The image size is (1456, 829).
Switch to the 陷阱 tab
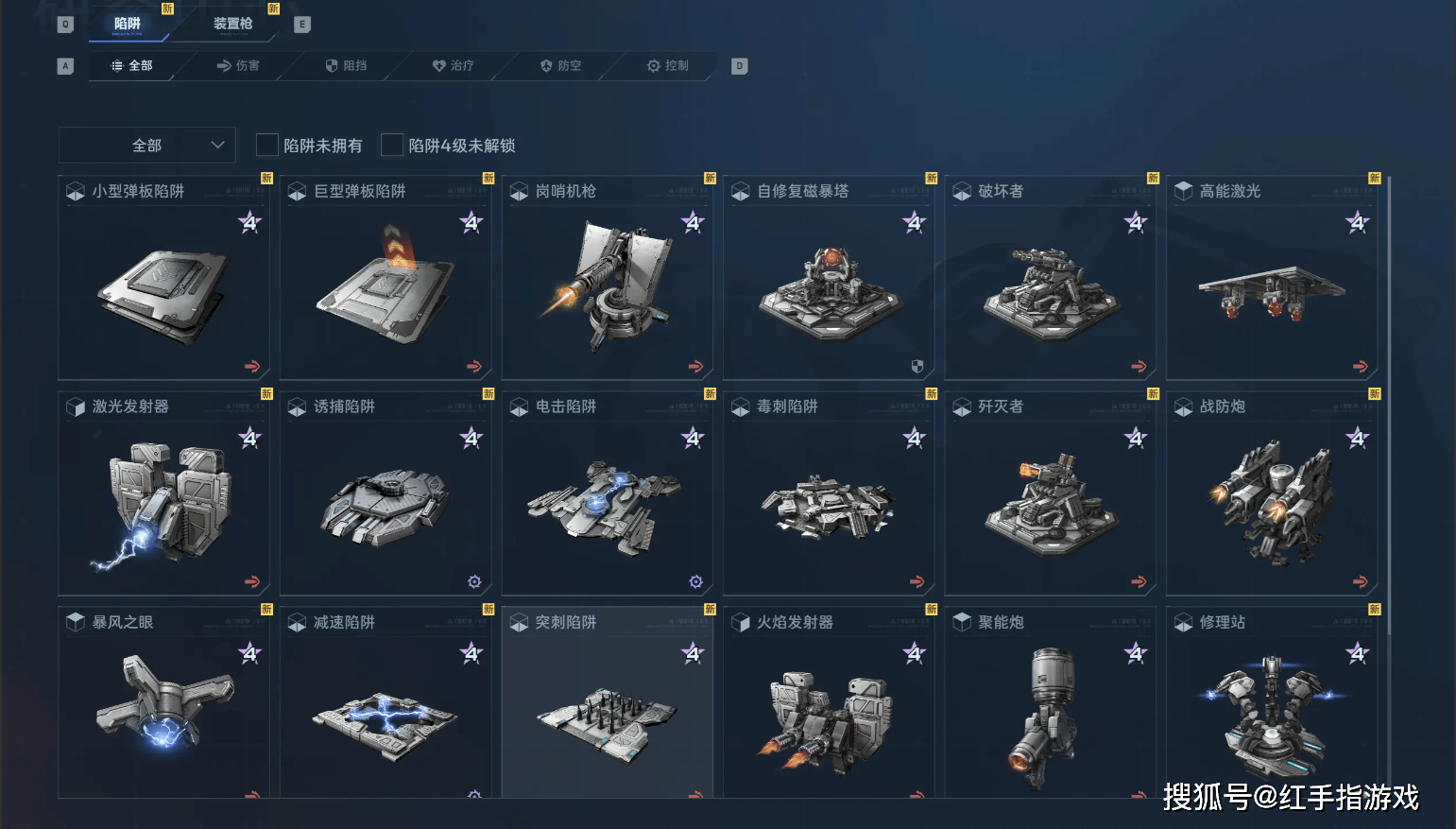click(128, 24)
